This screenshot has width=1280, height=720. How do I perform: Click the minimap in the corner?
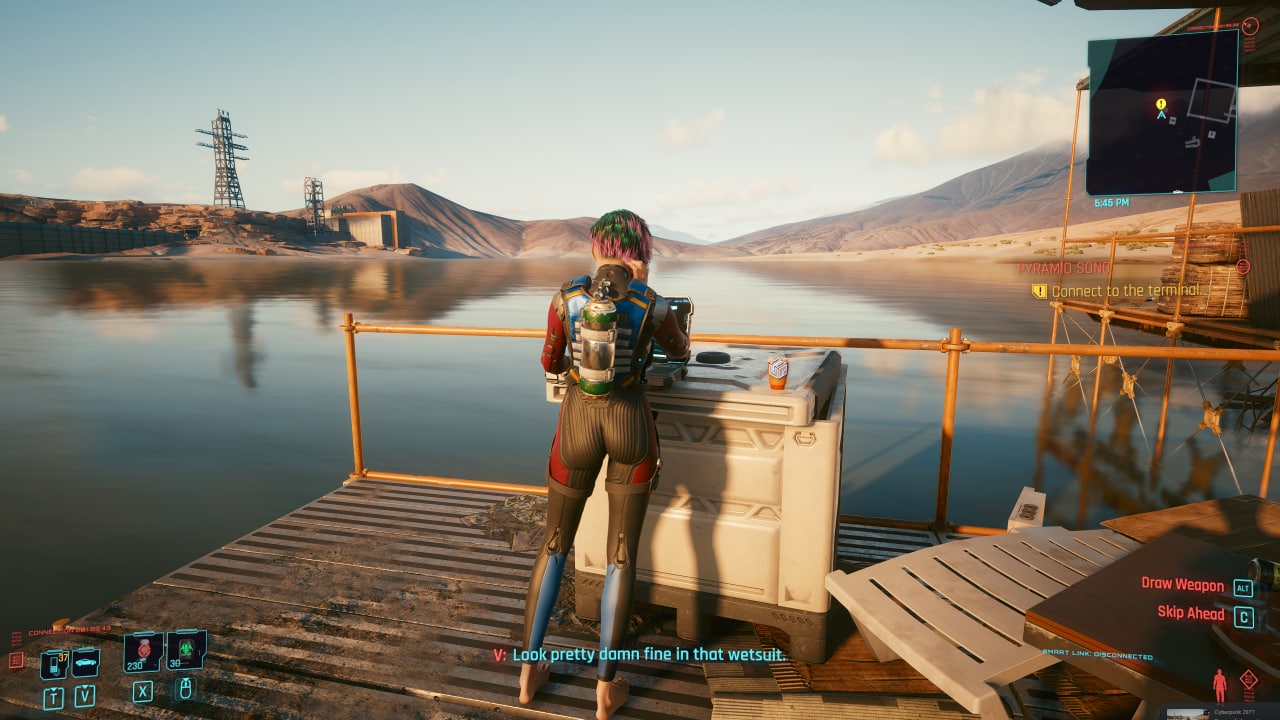(x=1161, y=112)
